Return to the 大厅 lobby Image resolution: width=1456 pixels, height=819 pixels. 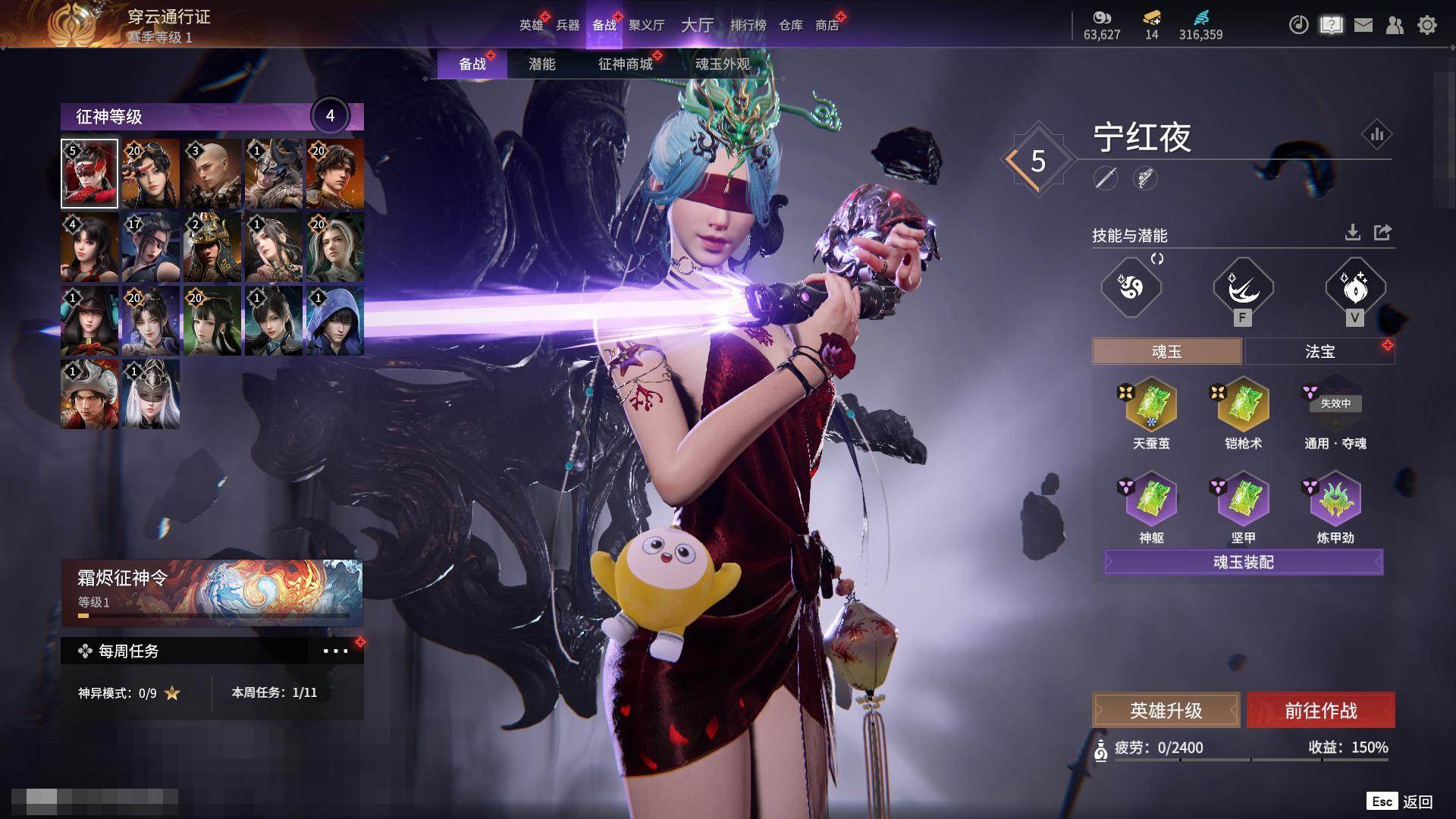[697, 25]
